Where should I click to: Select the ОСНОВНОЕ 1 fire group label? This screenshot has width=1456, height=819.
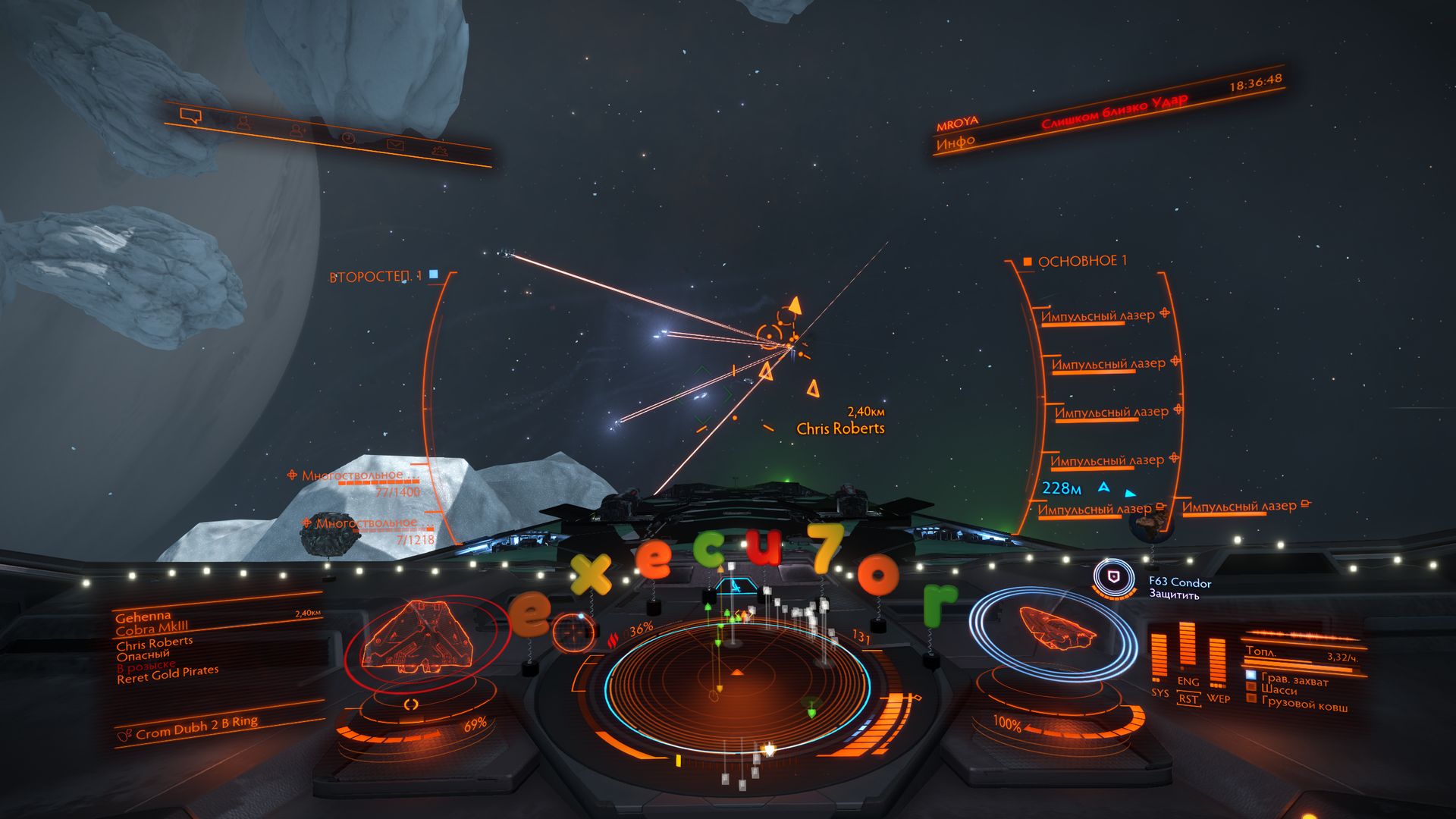pos(1081,262)
